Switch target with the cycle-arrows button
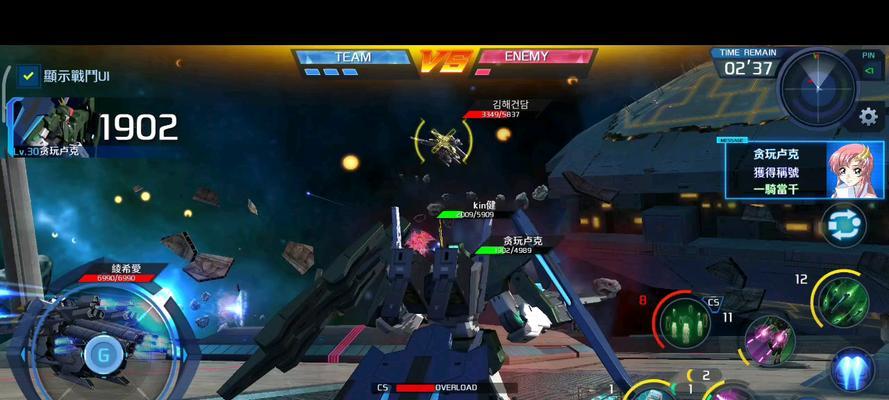 843,225
